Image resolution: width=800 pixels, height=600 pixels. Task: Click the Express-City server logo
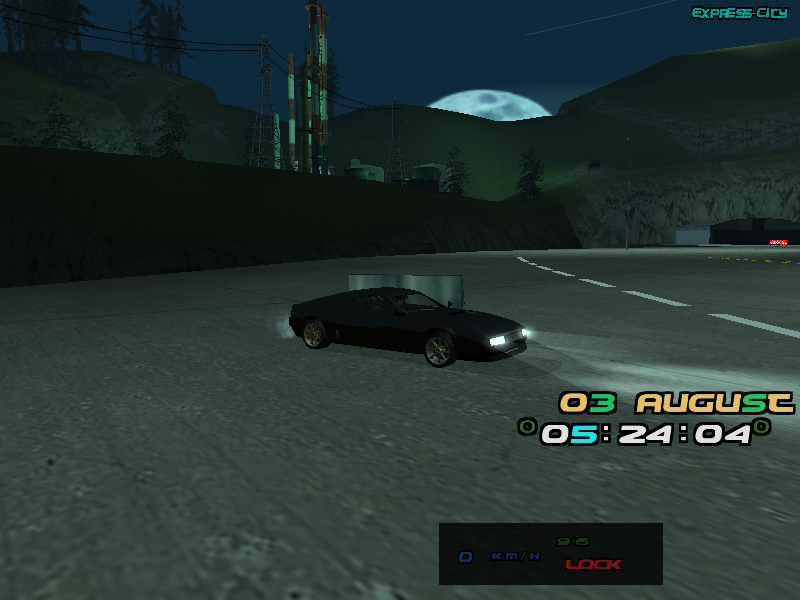tap(739, 13)
